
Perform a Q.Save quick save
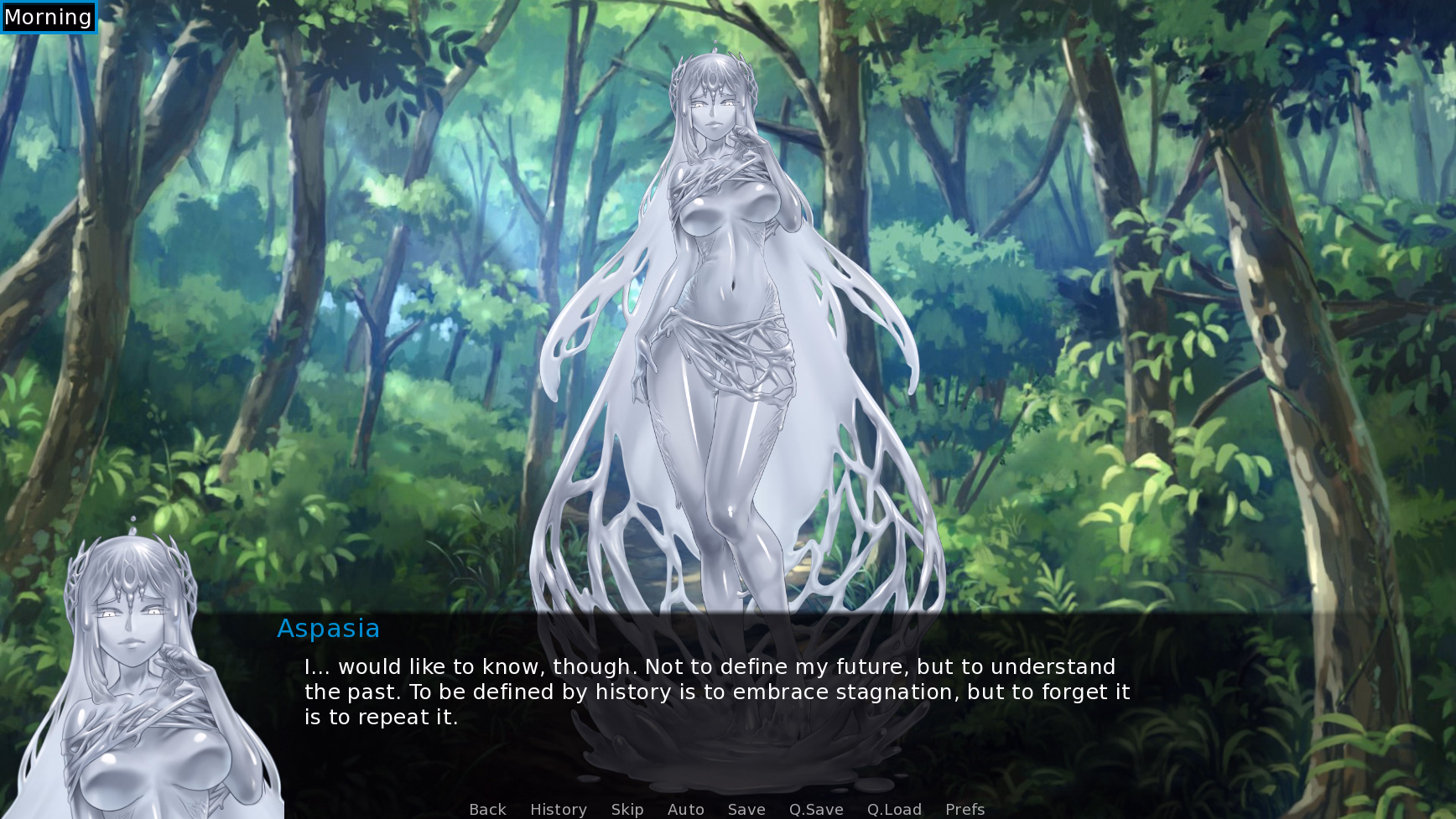click(x=815, y=809)
